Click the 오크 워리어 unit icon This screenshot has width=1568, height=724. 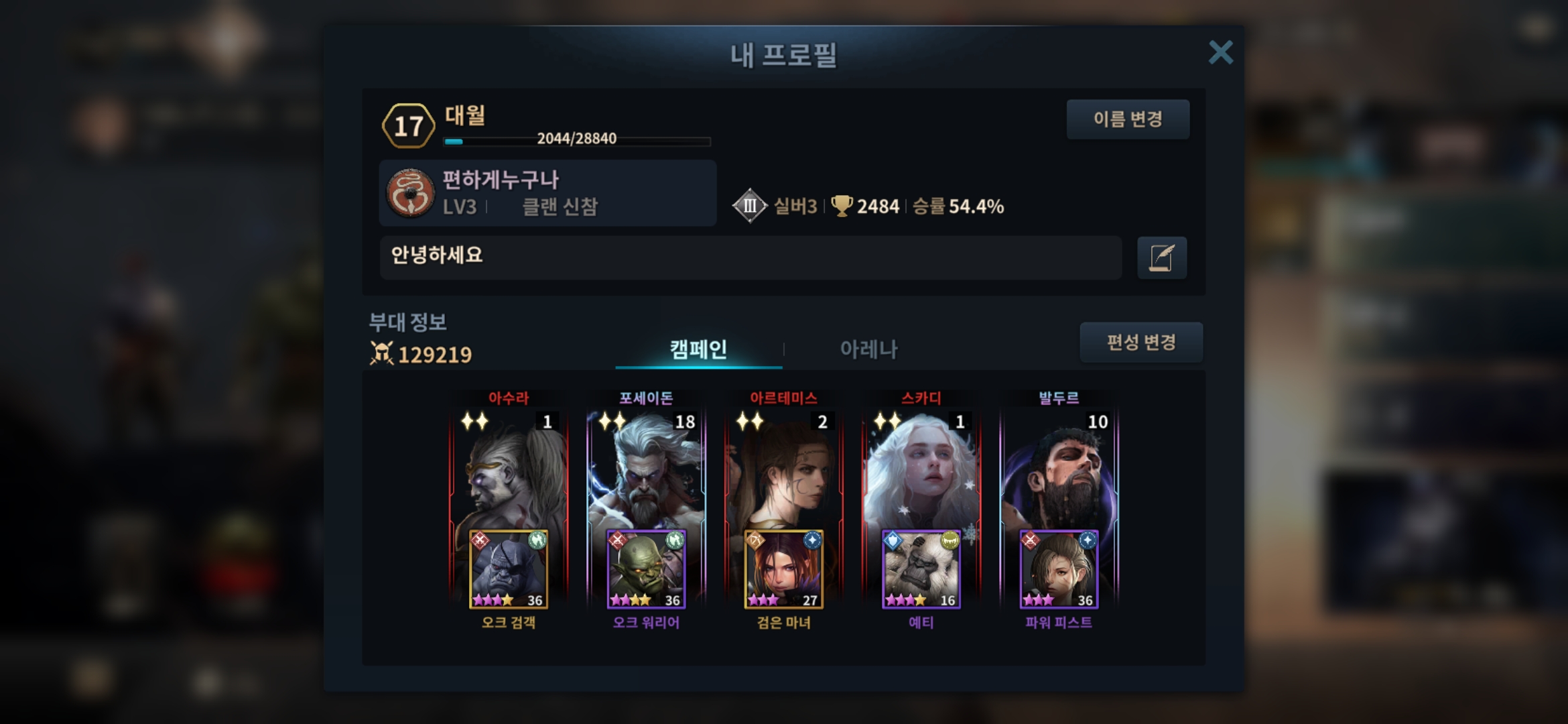click(x=646, y=570)
